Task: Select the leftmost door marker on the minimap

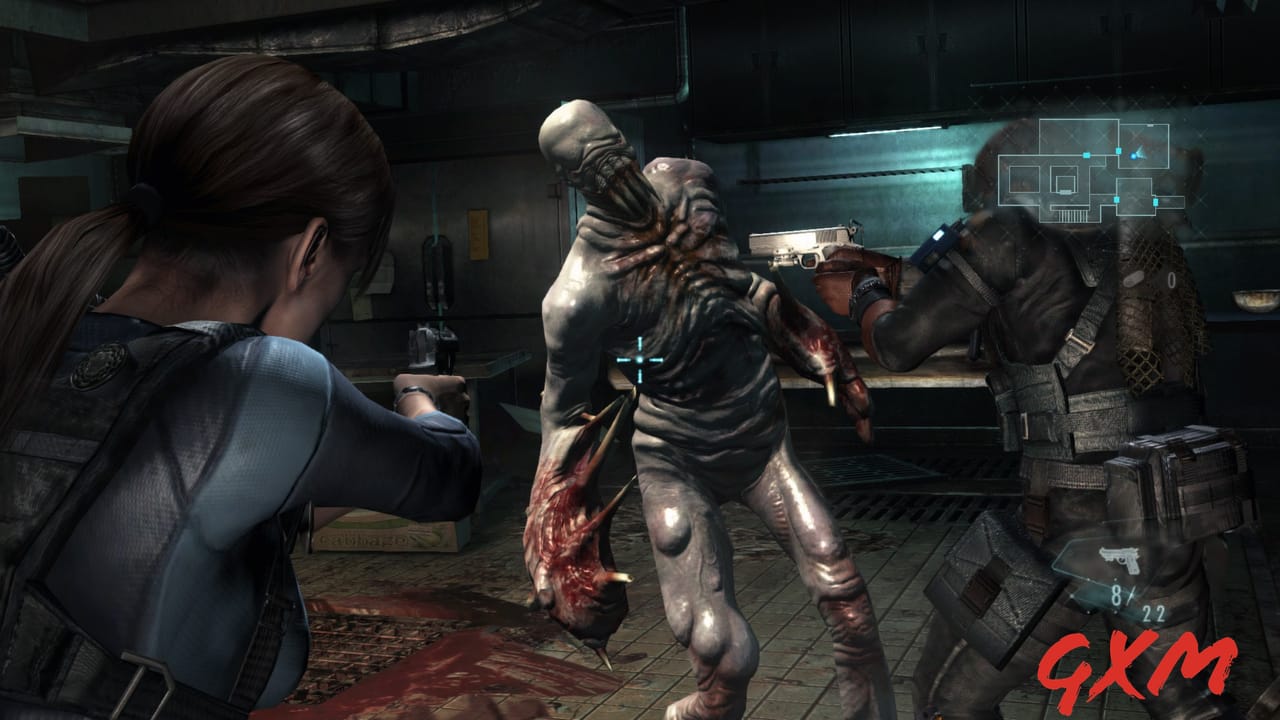Action: pyautogui.click(x=1086, y=155)
